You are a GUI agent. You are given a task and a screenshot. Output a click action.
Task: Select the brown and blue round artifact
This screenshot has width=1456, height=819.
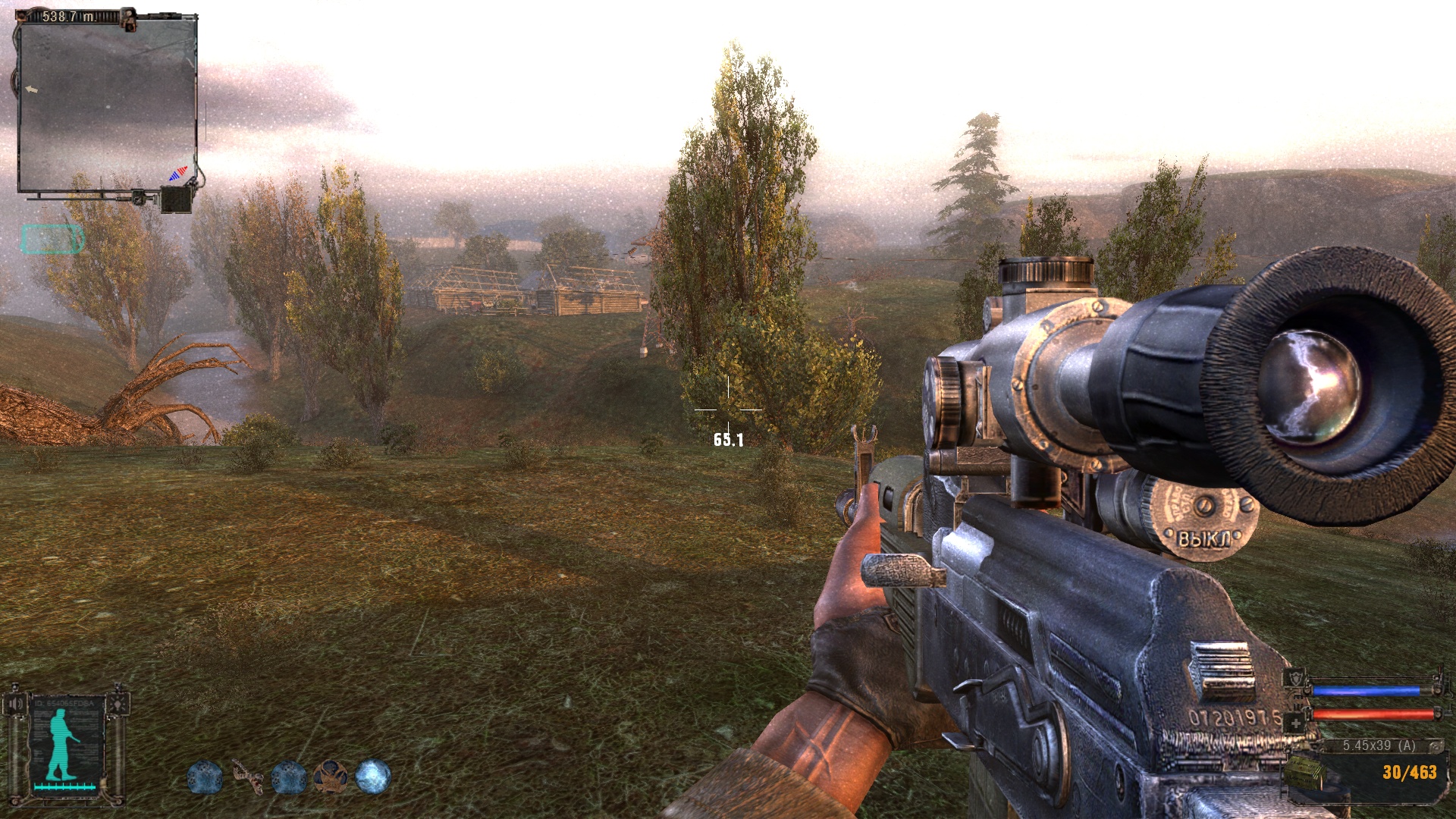click(331, 777)
